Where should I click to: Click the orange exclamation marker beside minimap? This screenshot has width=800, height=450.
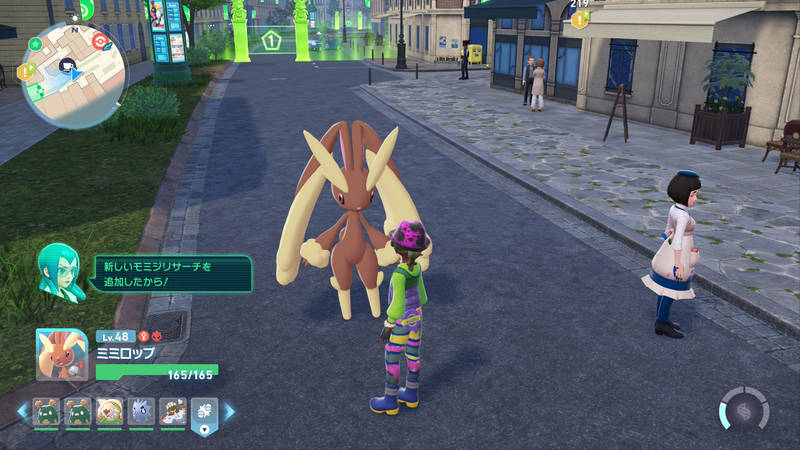point(26,70)
